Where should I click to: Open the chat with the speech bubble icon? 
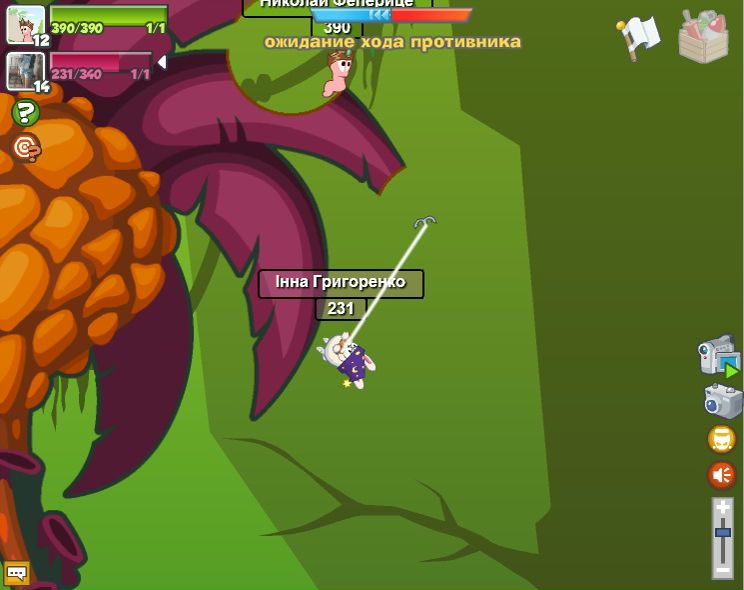(17, 573)
